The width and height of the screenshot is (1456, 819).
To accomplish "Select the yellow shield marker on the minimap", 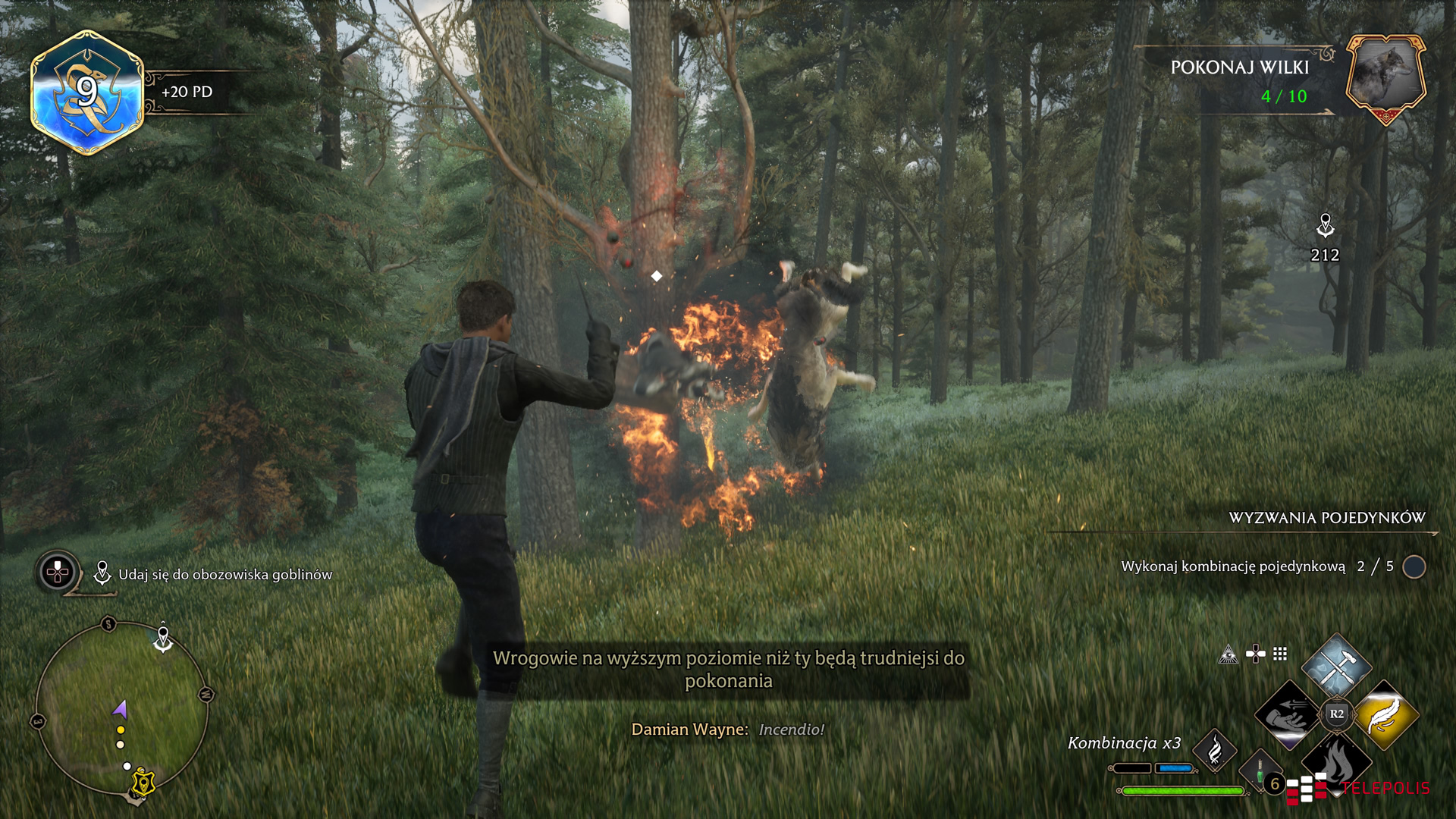I will click(x=143, y=781).
